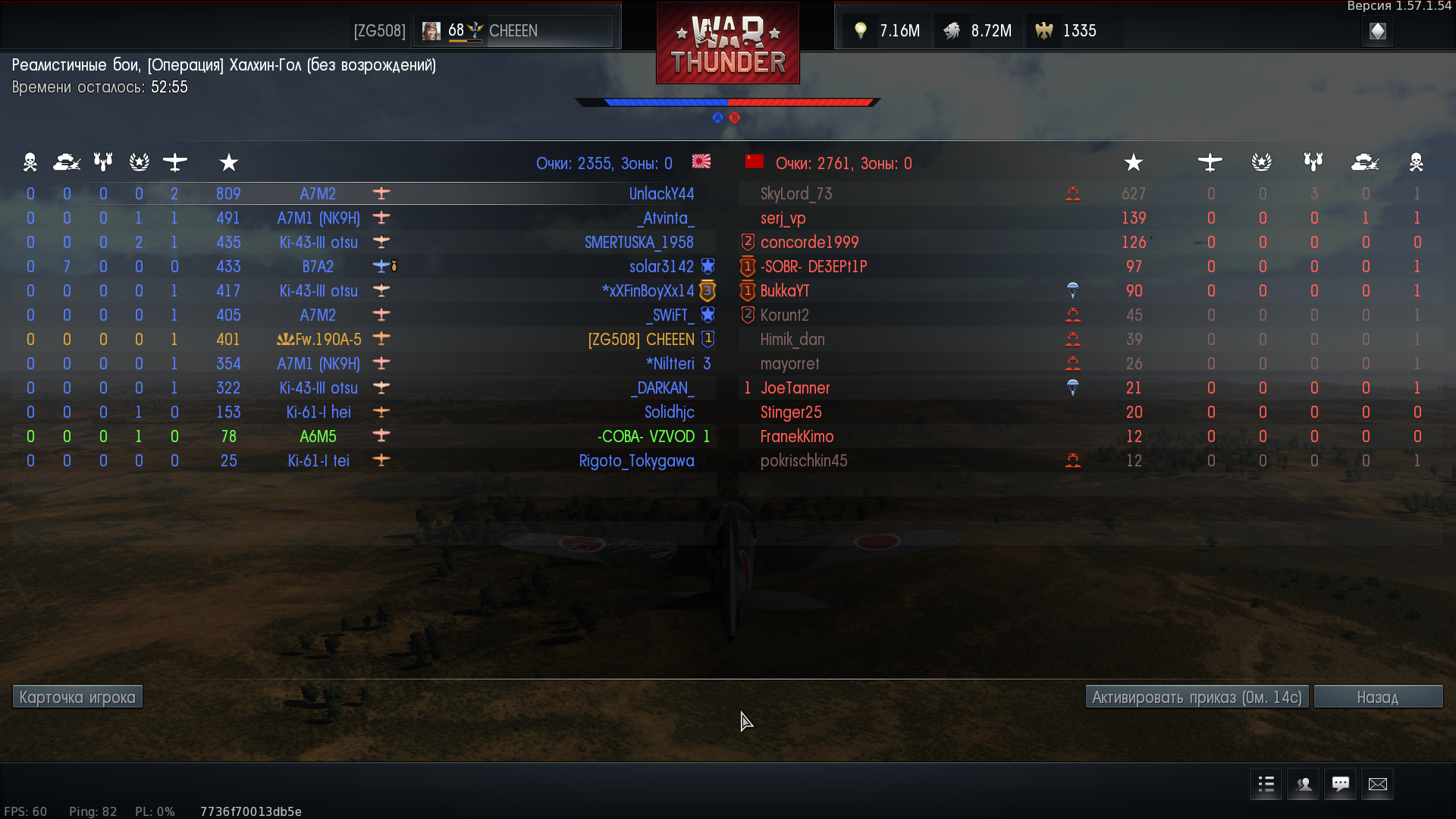Open the list menu icon
Viewport: 1456px width, 819px height.
pyautogui.click(x=1266, y=784)
